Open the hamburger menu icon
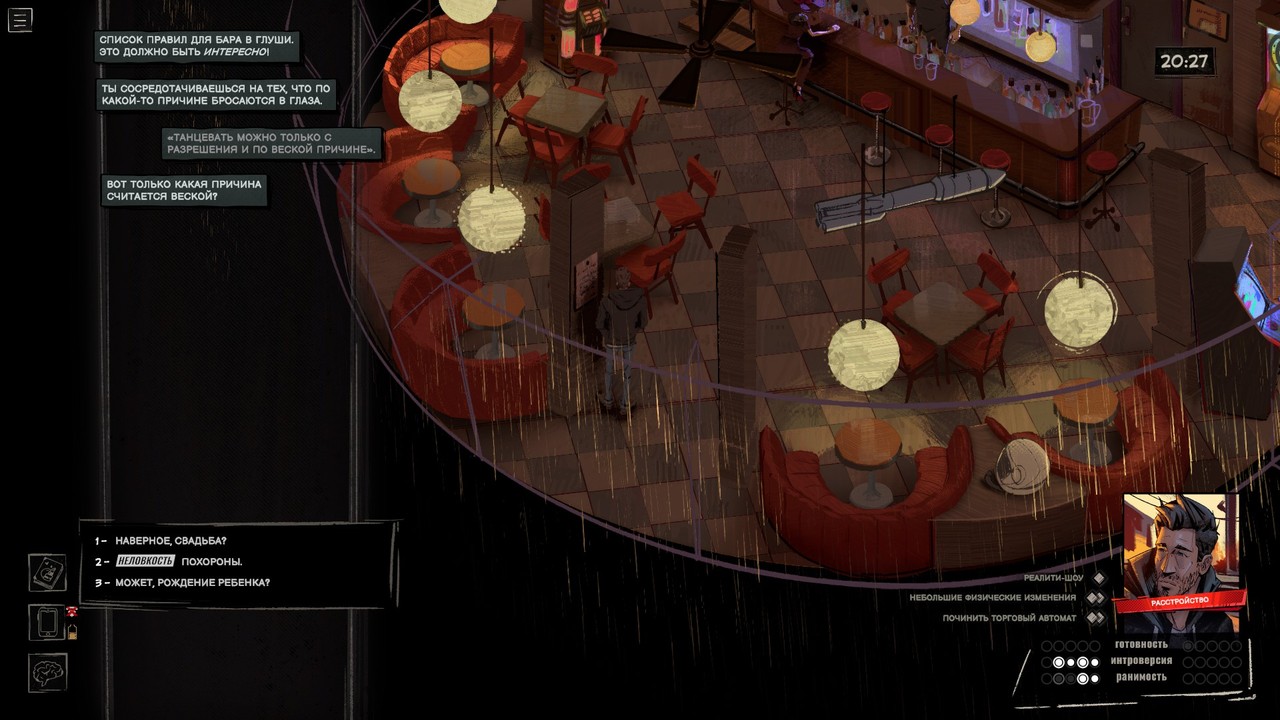Viewport: 1280px width, 720px height. coord(20,19)
